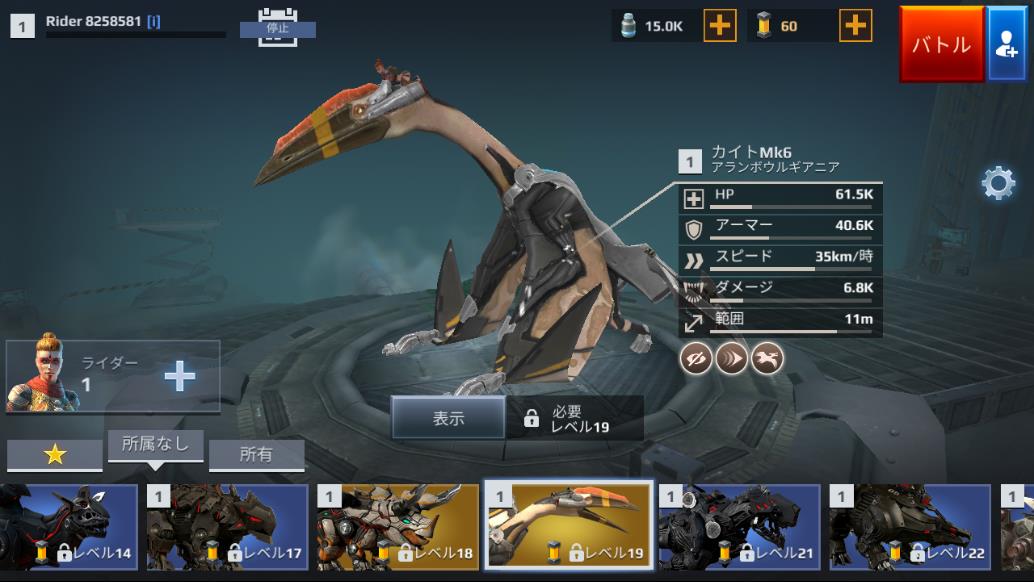
Task: Switch to the star favorites tab
Action: tap(55, 454)
